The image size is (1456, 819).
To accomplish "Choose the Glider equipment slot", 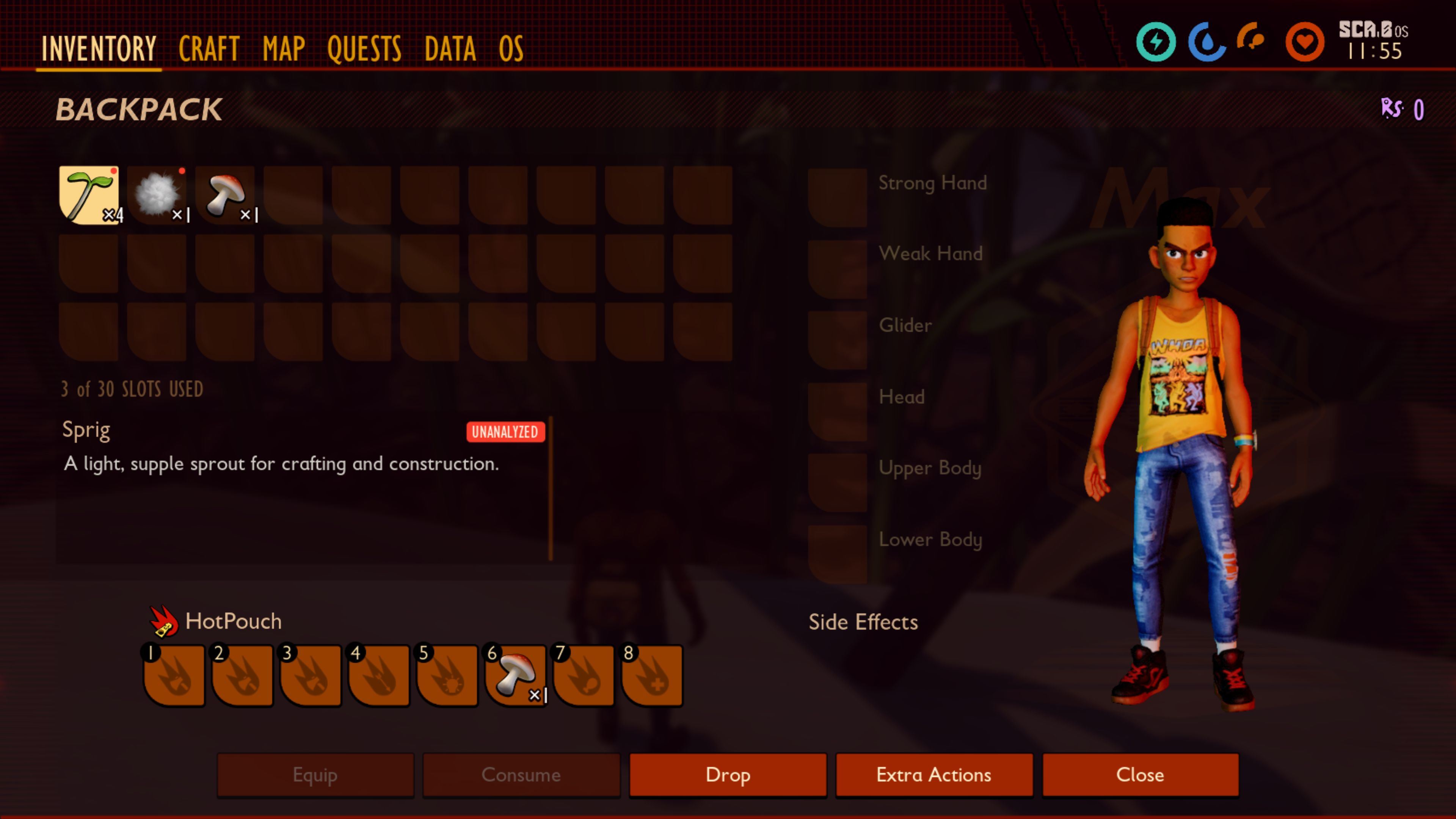I will click(x=837, y=340).
